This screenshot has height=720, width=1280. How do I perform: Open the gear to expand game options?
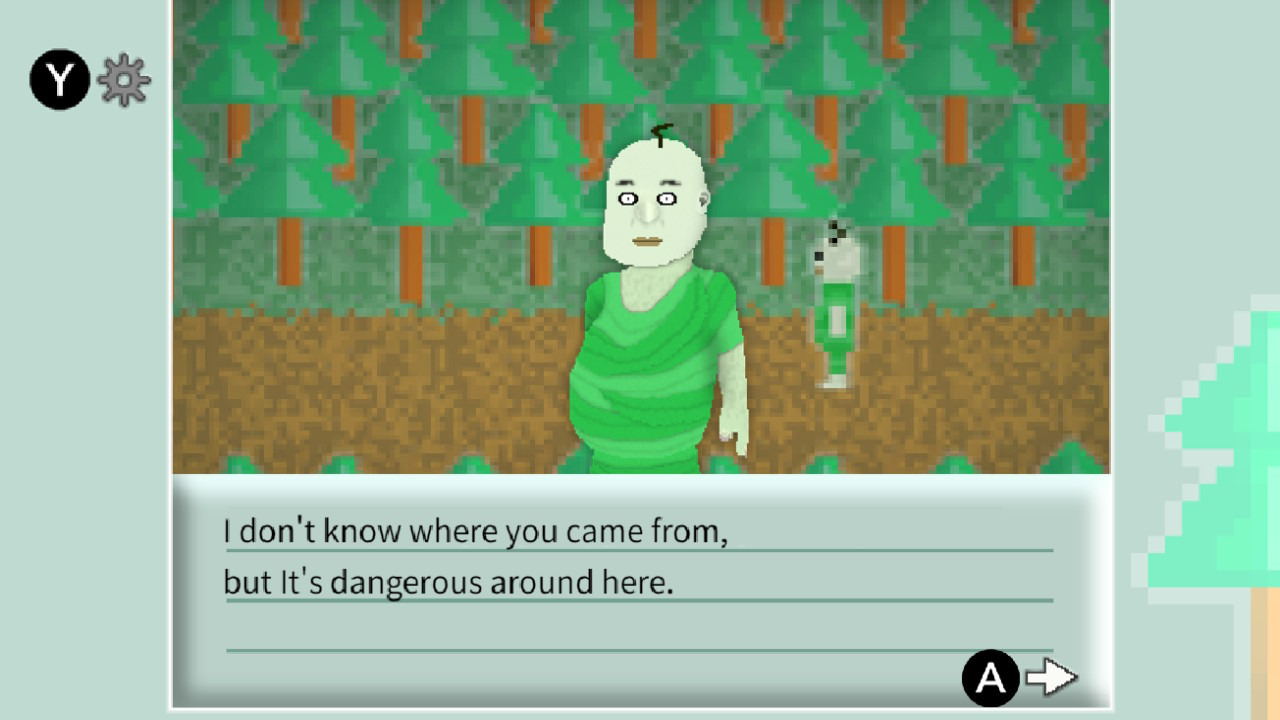pyautogui.click(x=123, y=79)
